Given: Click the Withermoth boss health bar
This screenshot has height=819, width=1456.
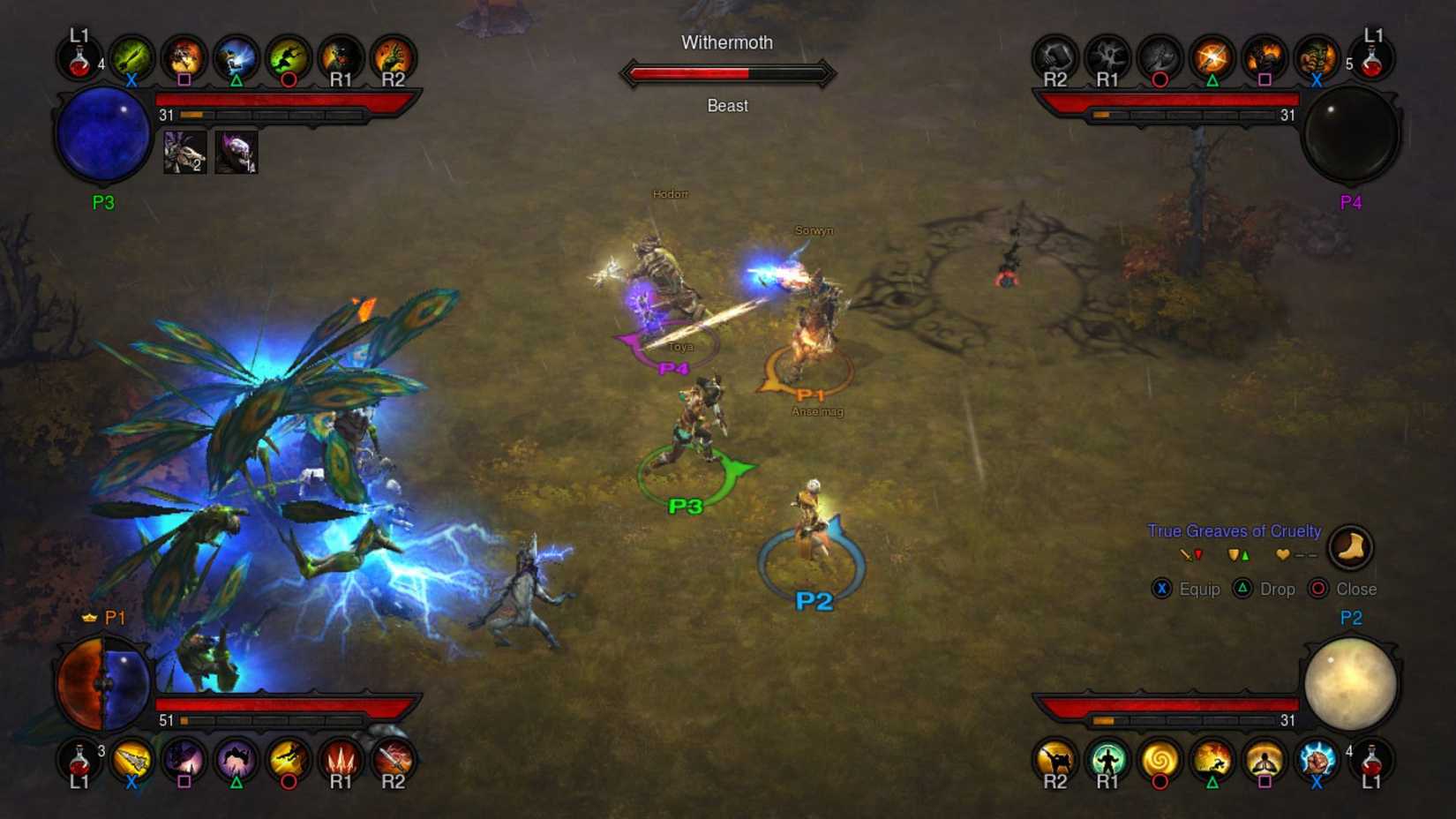Looking at the screenshot, I should (x=727, y=74).
